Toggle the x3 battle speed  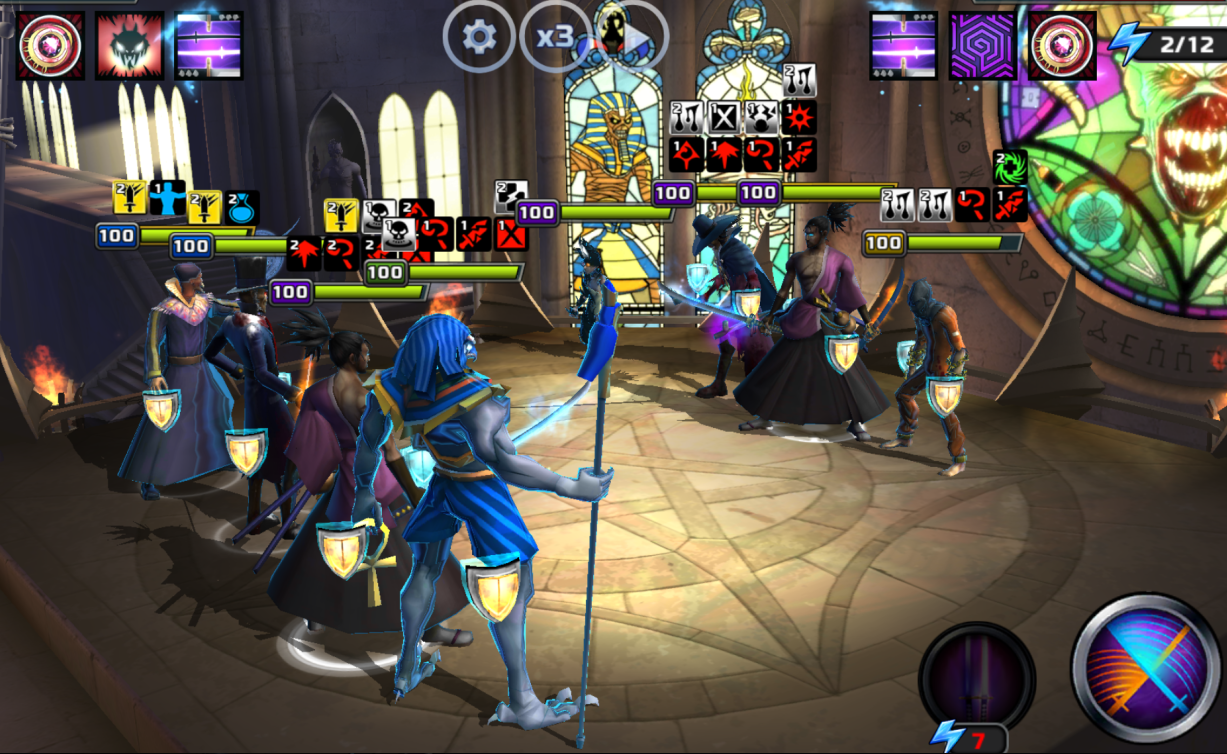point(555,37)
